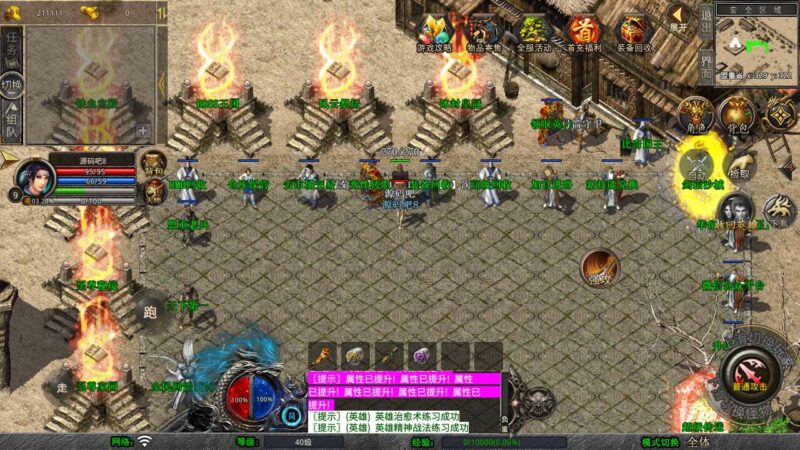Image resolution: width=800 pixels, height=450 pixels.
Task: Tap the 捡取 pick-up hand button
Action: (x=739, y=165)
